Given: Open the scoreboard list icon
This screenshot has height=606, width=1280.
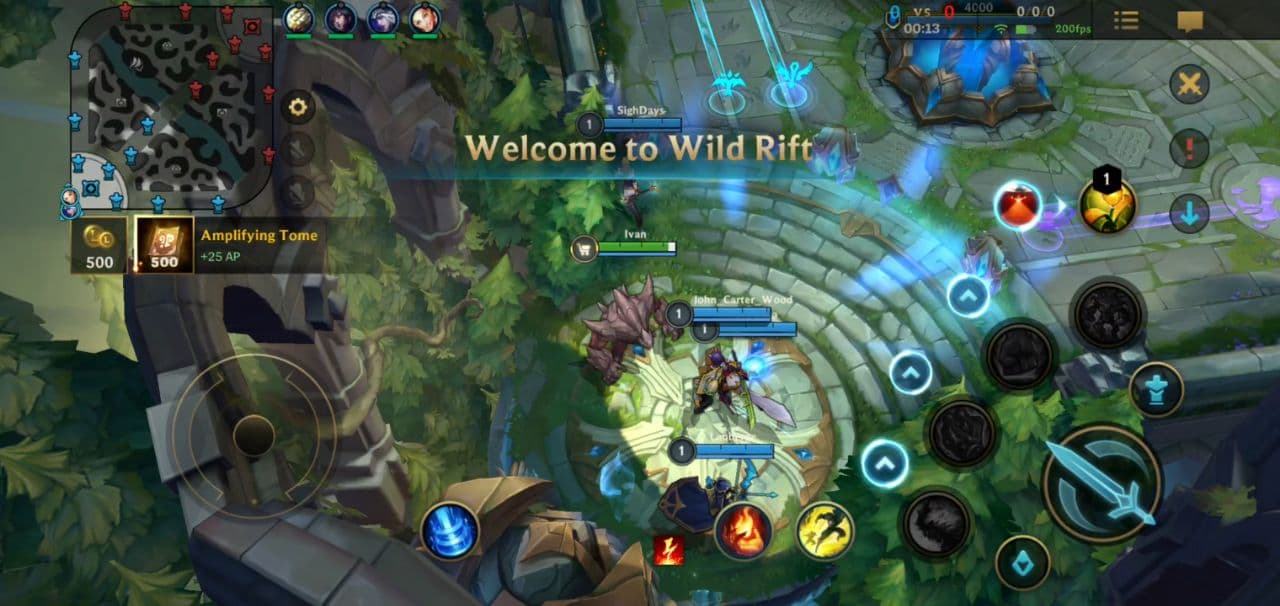Looking at the screenshot, I should (x=1126, y=20).
